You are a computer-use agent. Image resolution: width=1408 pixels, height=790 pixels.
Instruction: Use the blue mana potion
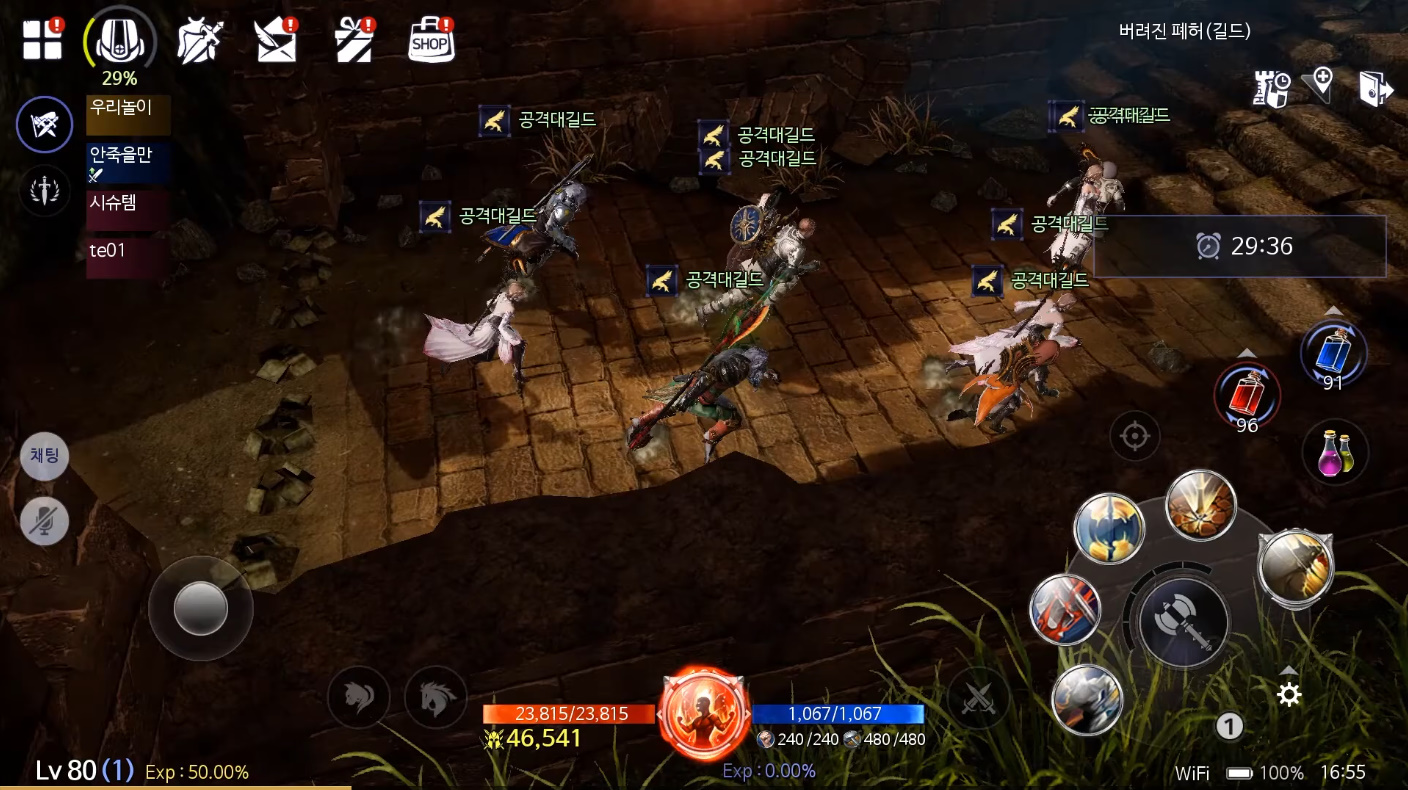click(1333, 354)
